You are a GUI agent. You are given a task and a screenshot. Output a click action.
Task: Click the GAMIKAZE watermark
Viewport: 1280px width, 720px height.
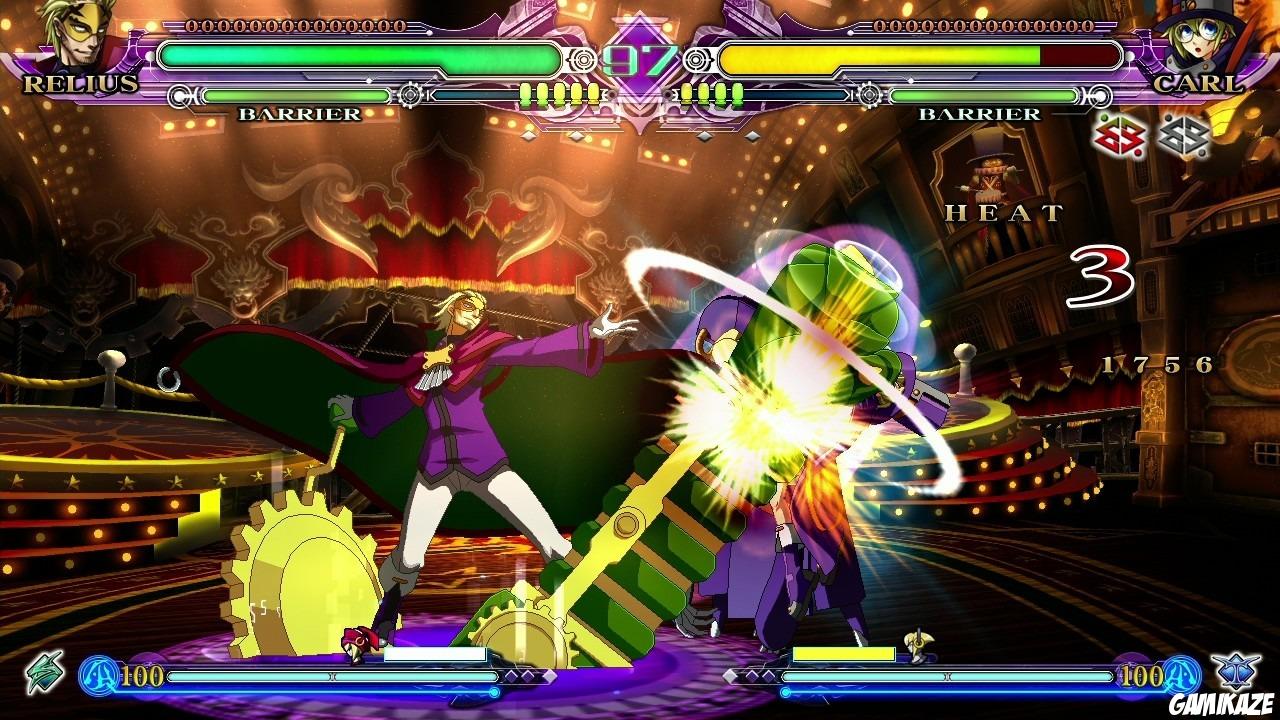[1218, 703]
